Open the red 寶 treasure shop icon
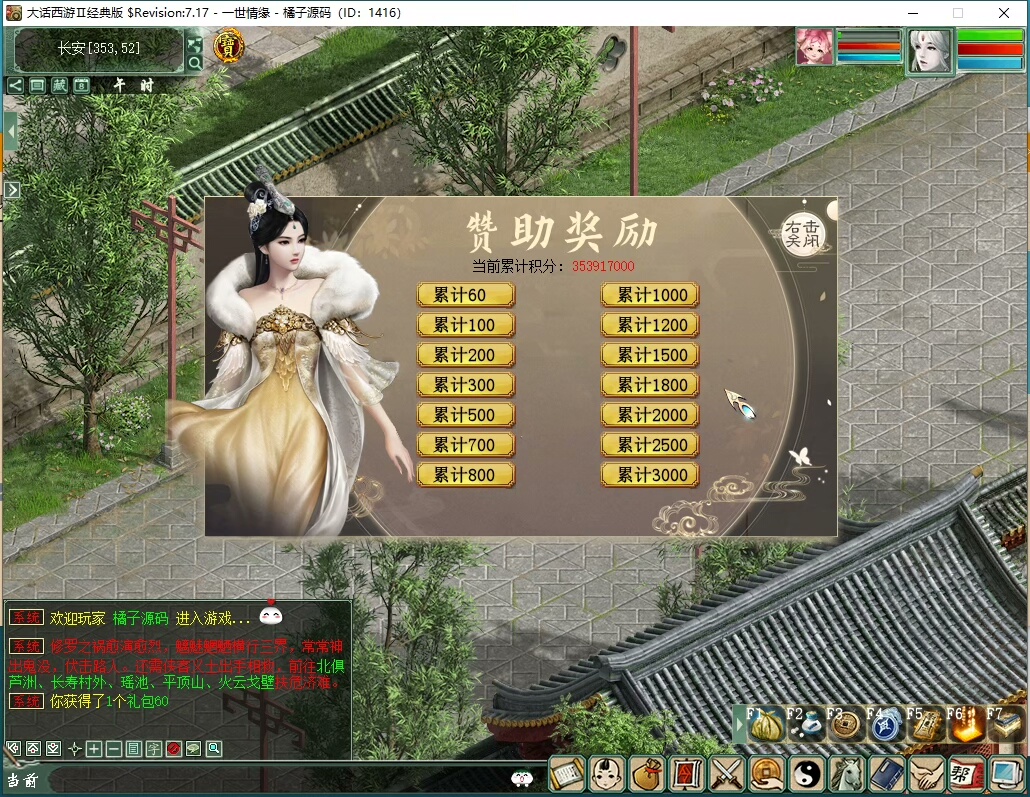Viewport: 1030px width, 797px height. [x=229, y=45]
